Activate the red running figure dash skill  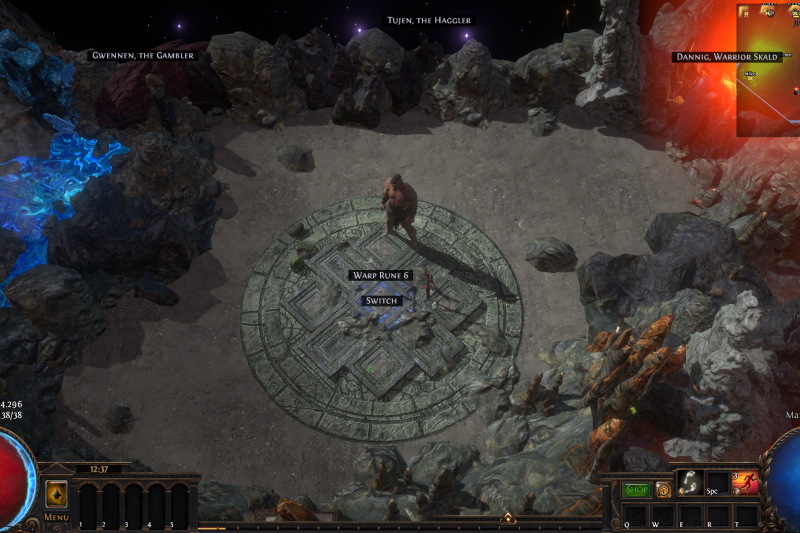pos(745,483)
